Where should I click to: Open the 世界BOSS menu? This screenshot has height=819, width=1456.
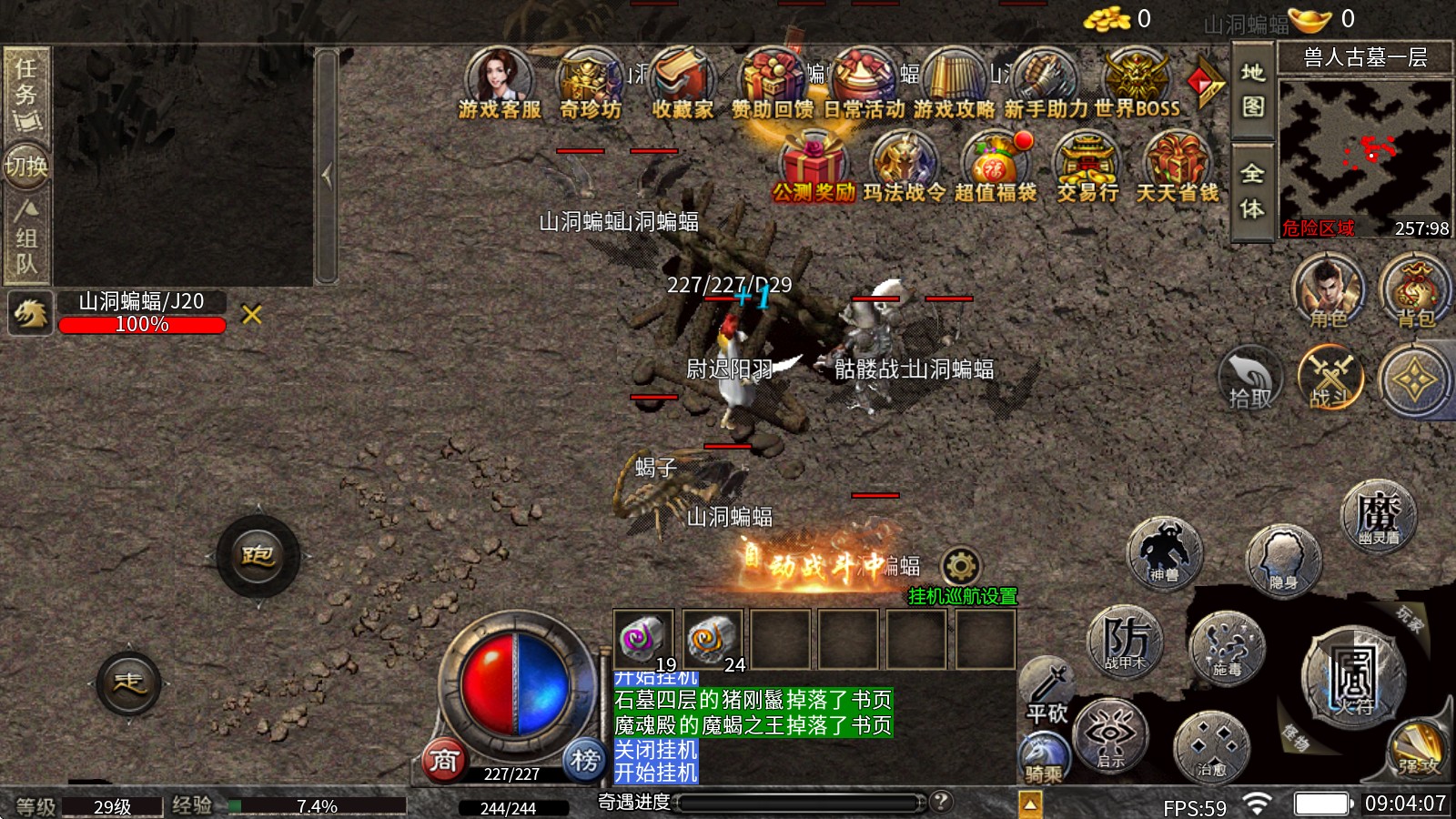pos(1136,82)
